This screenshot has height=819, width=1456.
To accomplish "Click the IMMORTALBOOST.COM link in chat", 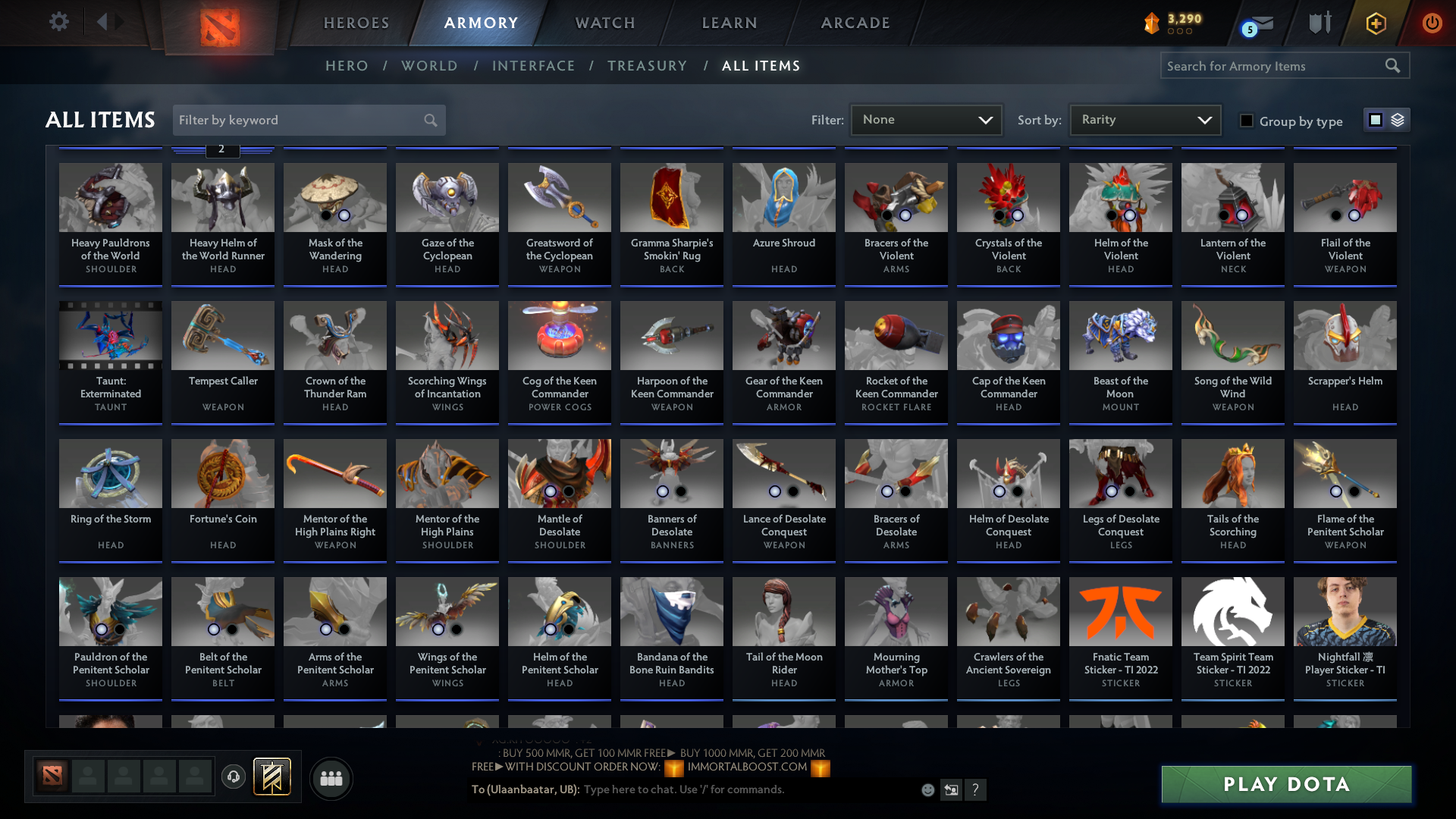I will point(747,766).
